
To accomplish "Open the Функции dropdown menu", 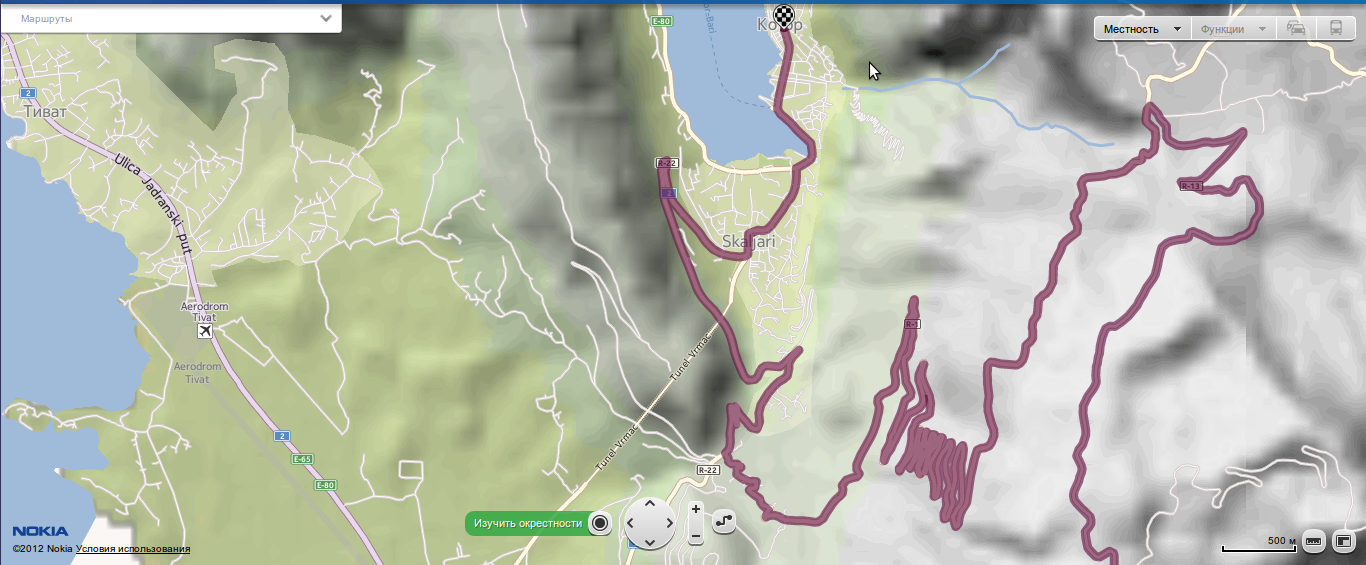I will pyautogui.click(x=1233, y=29).
